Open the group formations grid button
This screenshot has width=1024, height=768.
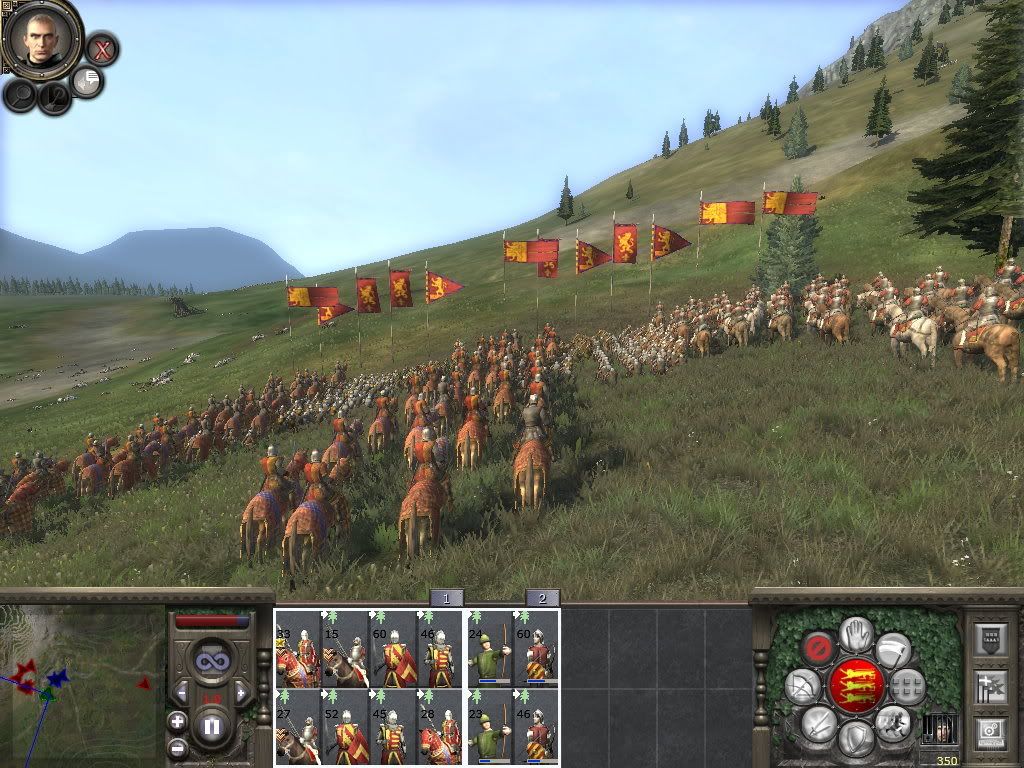(907, 687)
